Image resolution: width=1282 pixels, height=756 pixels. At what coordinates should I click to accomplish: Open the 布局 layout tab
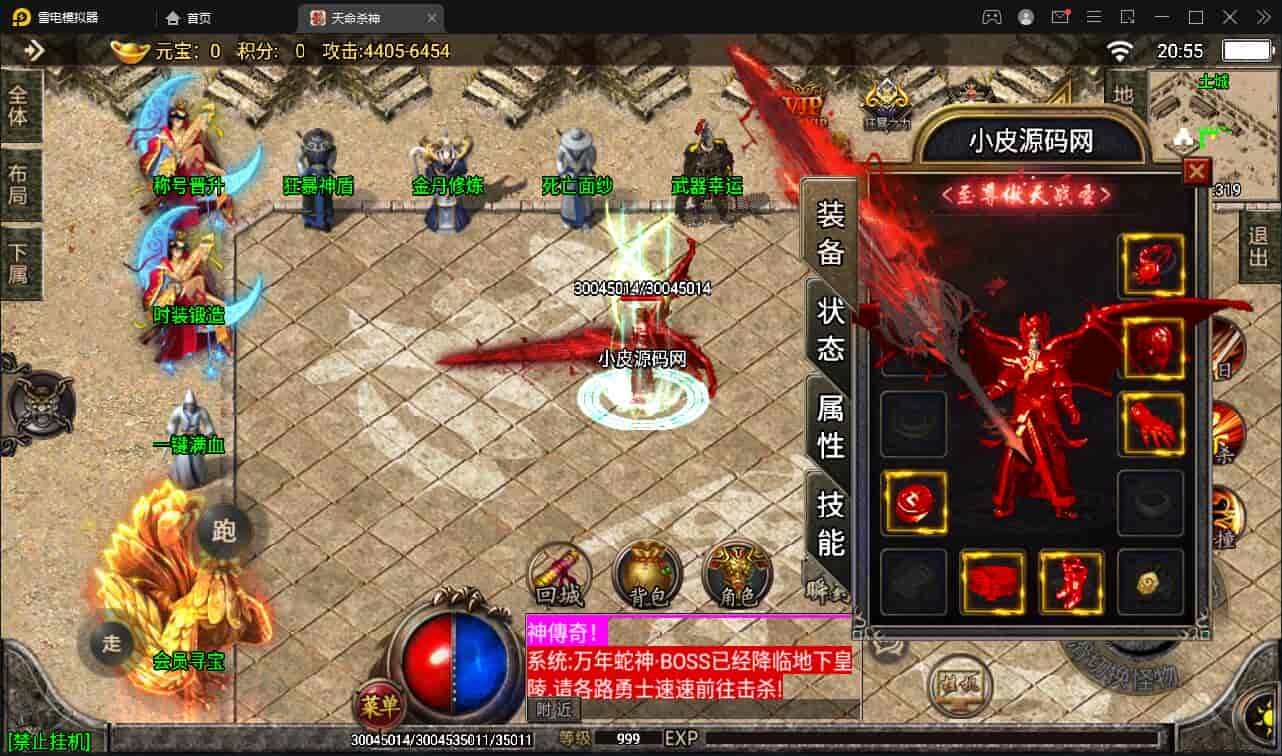[19, 183]
